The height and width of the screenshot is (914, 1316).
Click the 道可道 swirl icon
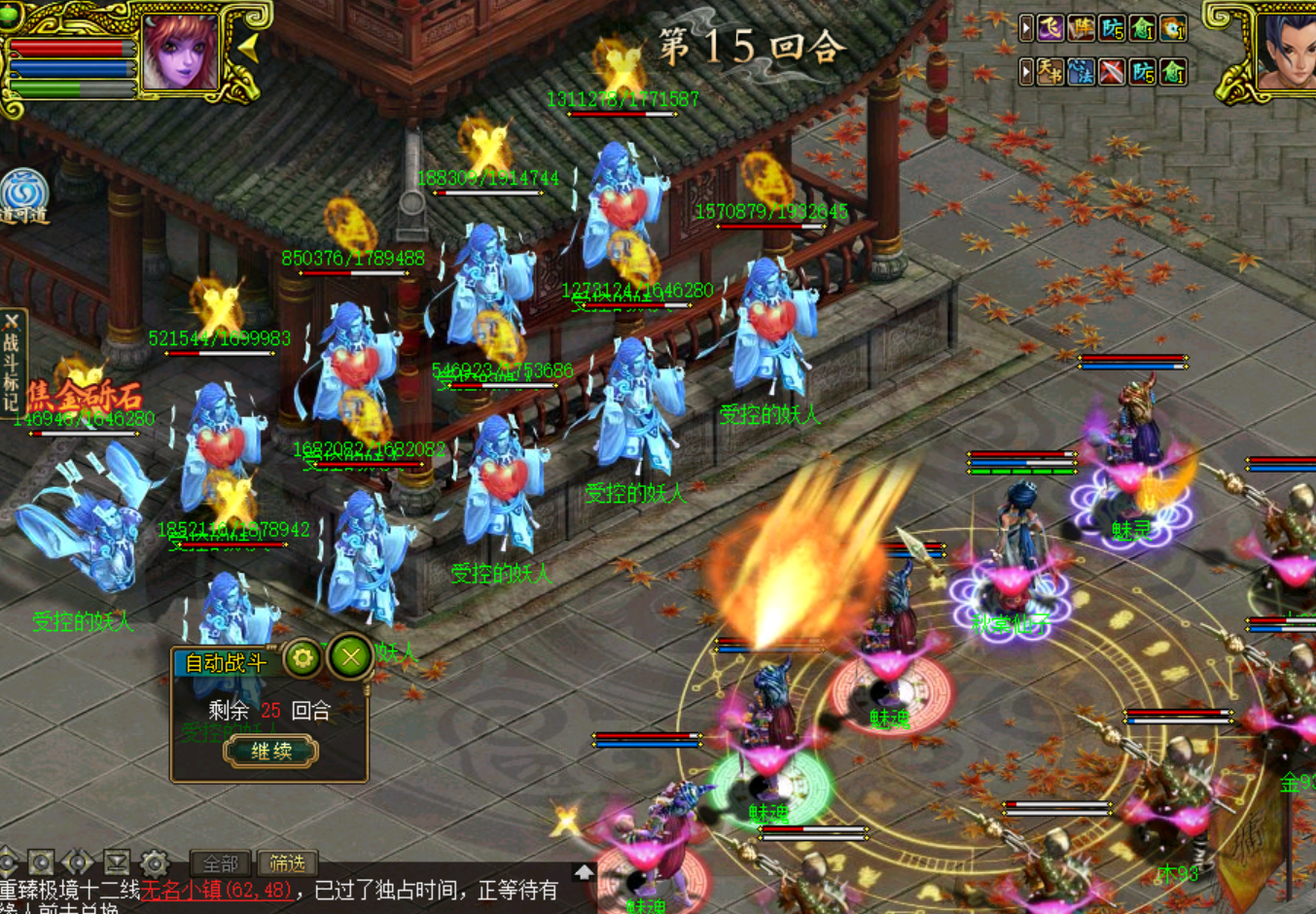click(23, 195)
